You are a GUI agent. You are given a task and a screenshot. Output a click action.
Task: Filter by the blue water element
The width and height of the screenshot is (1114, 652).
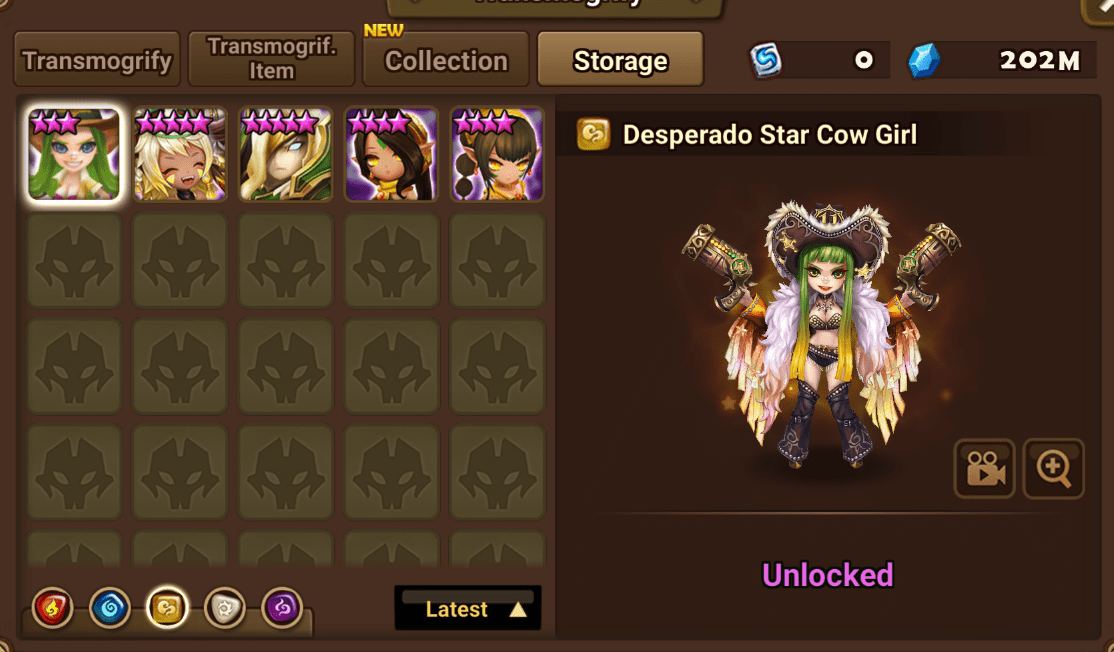(109, 608)
